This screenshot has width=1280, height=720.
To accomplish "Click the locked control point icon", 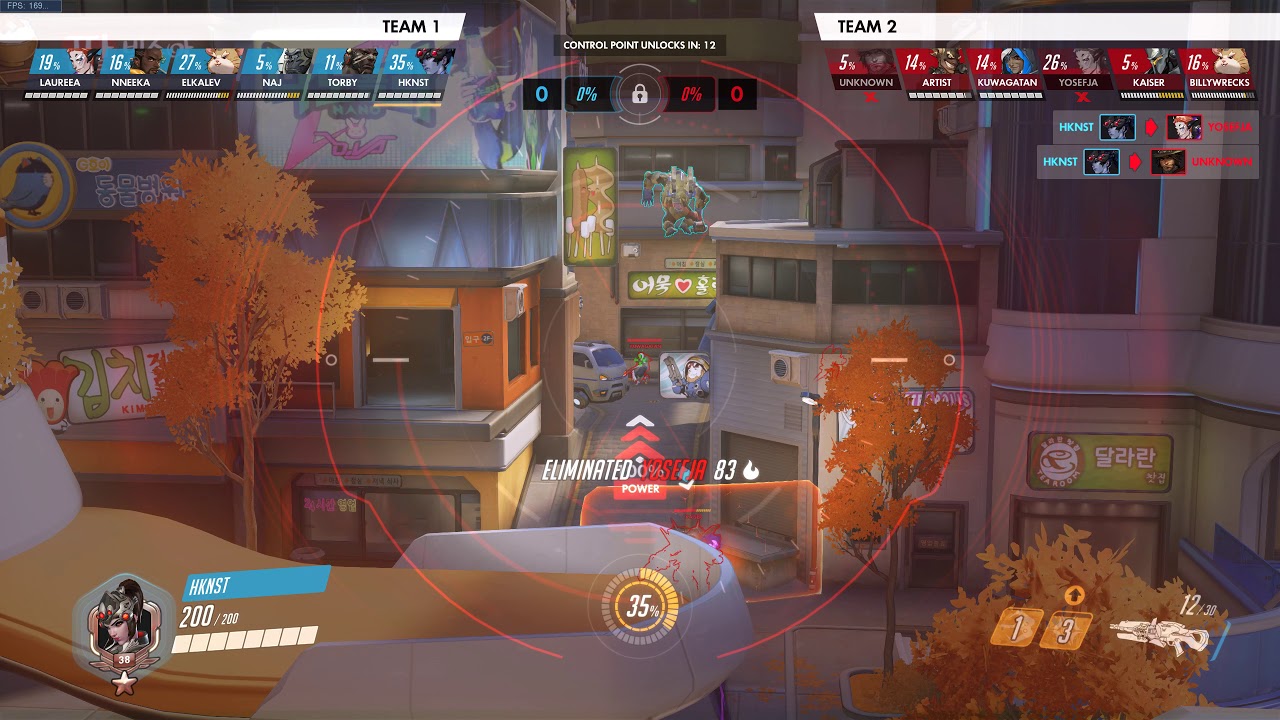I will click(639, 95).
